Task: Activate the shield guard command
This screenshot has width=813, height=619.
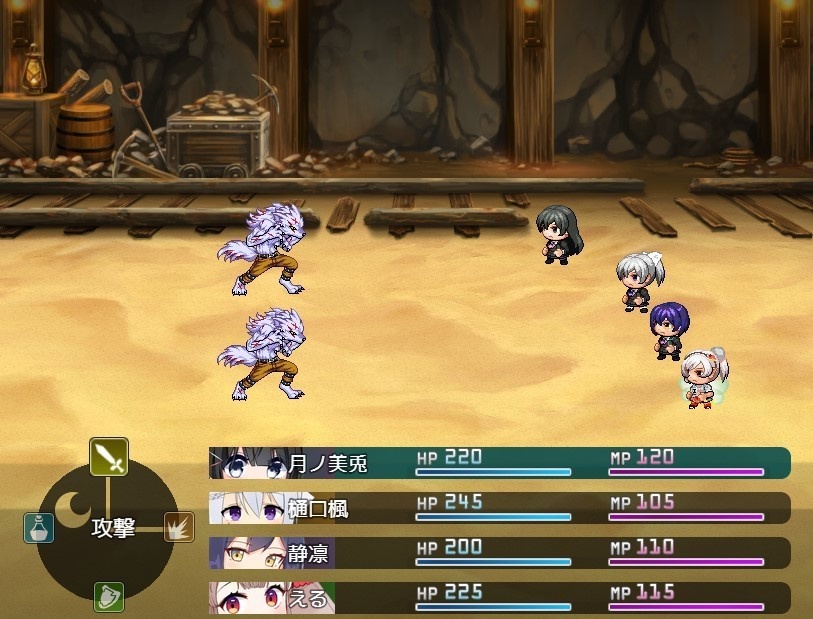Action: tap(108, 596)
